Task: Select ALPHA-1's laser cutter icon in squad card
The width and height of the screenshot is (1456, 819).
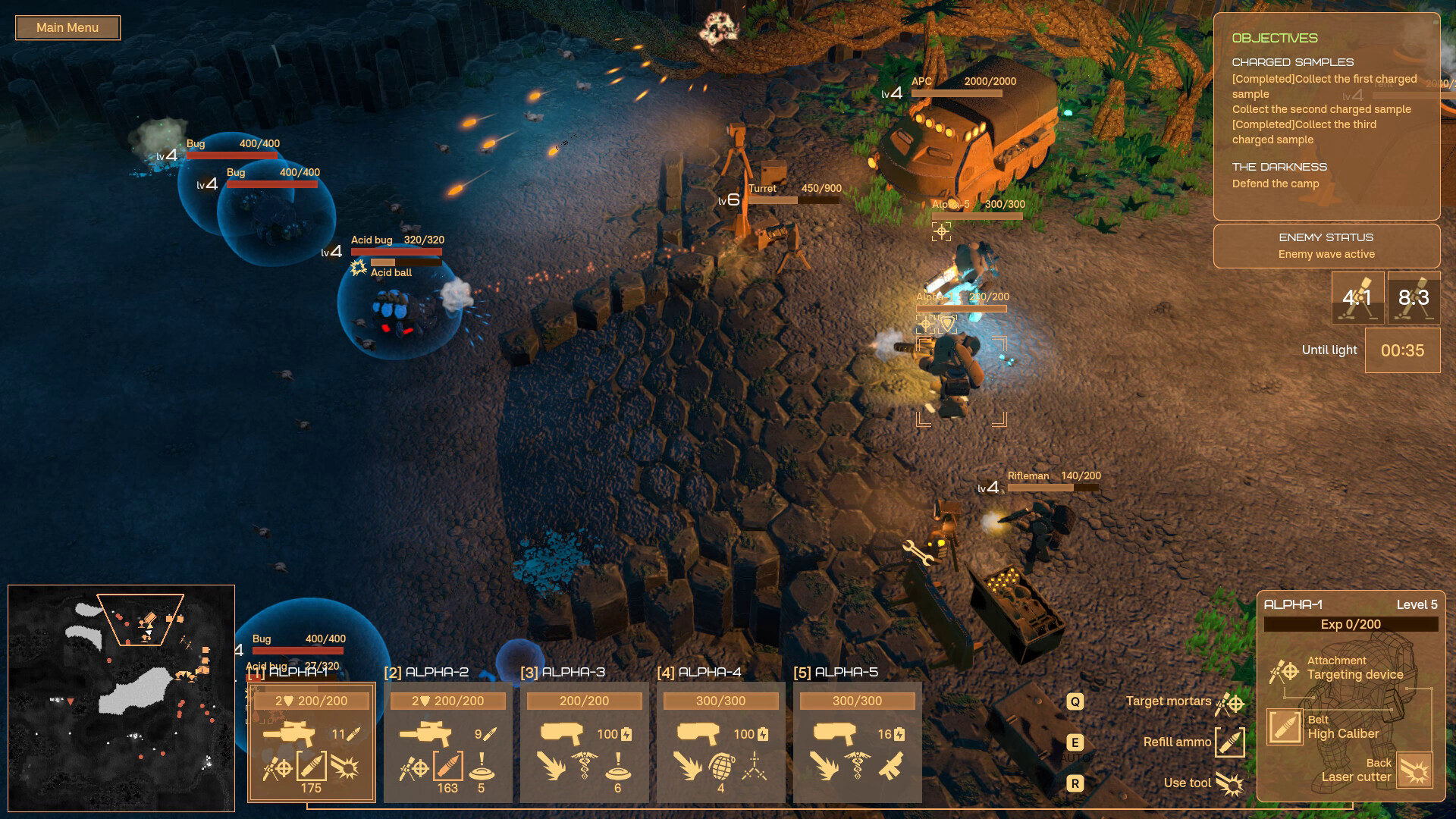Action: (346, 768)
